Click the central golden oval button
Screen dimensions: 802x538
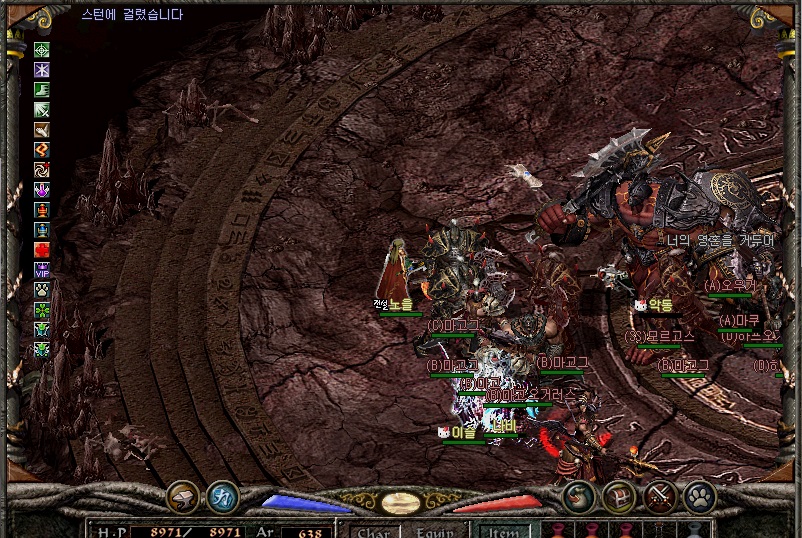click(x=401, y=502)
